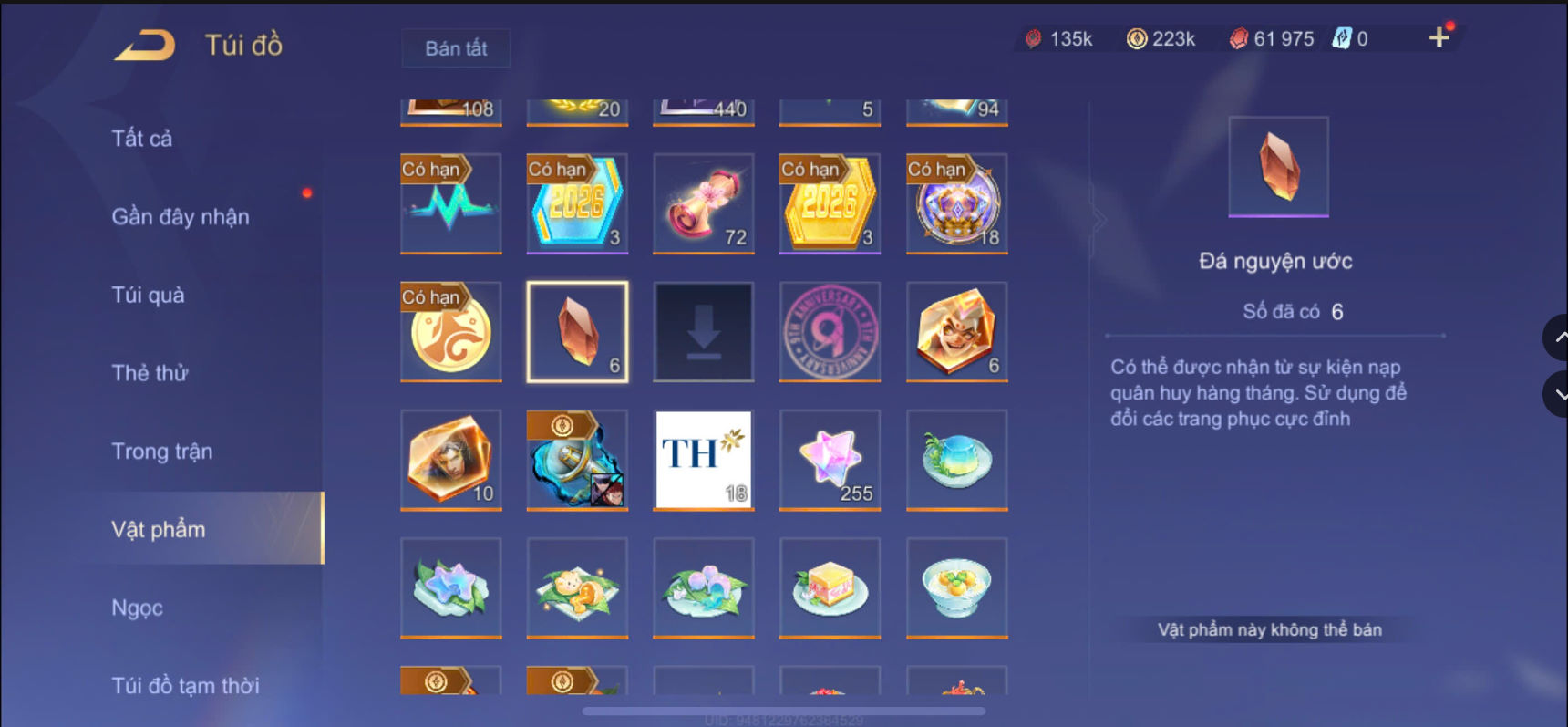Expand the right panel arrow chevron

click(1100, 219)
